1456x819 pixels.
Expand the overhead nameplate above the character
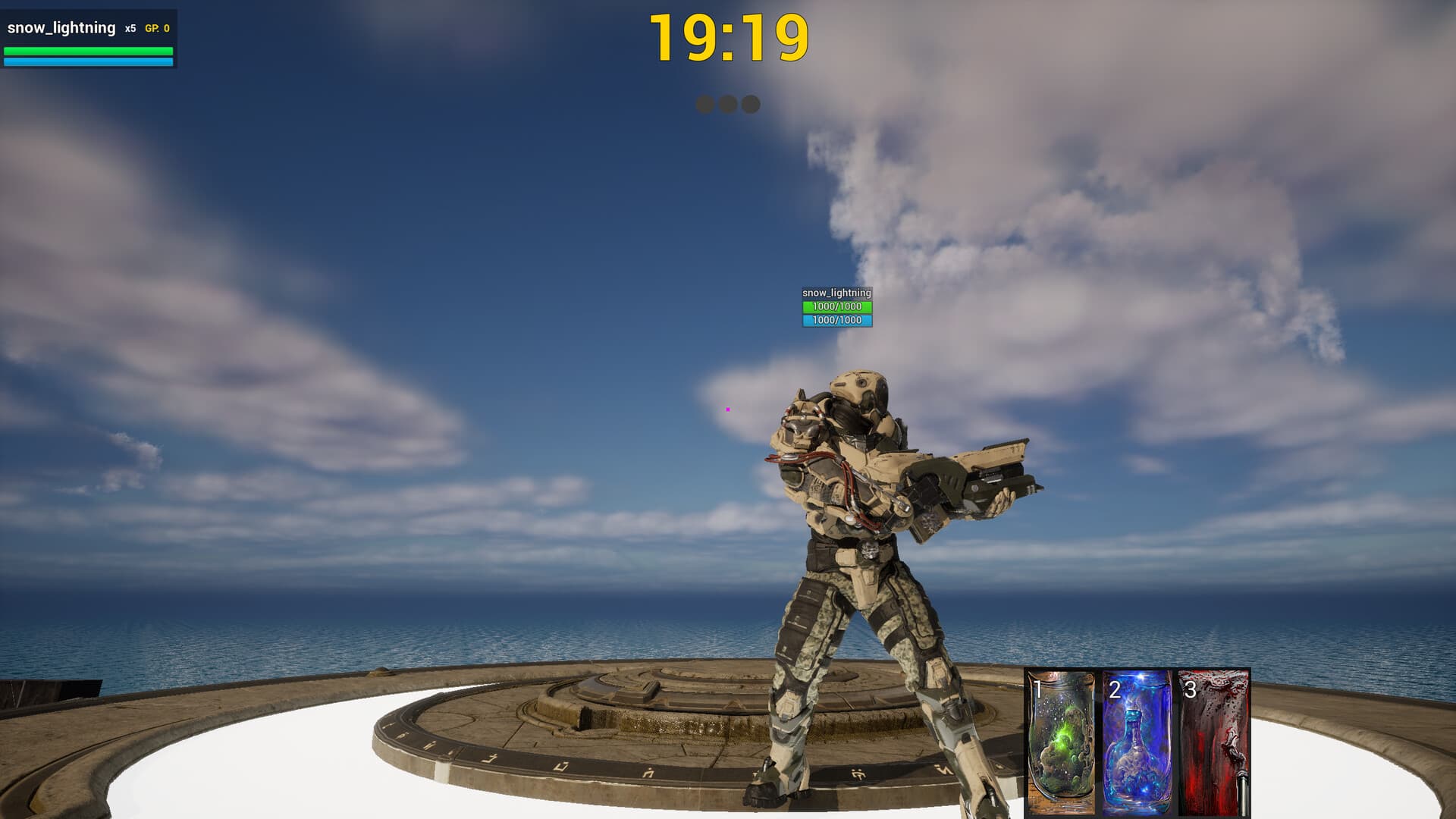836,306
